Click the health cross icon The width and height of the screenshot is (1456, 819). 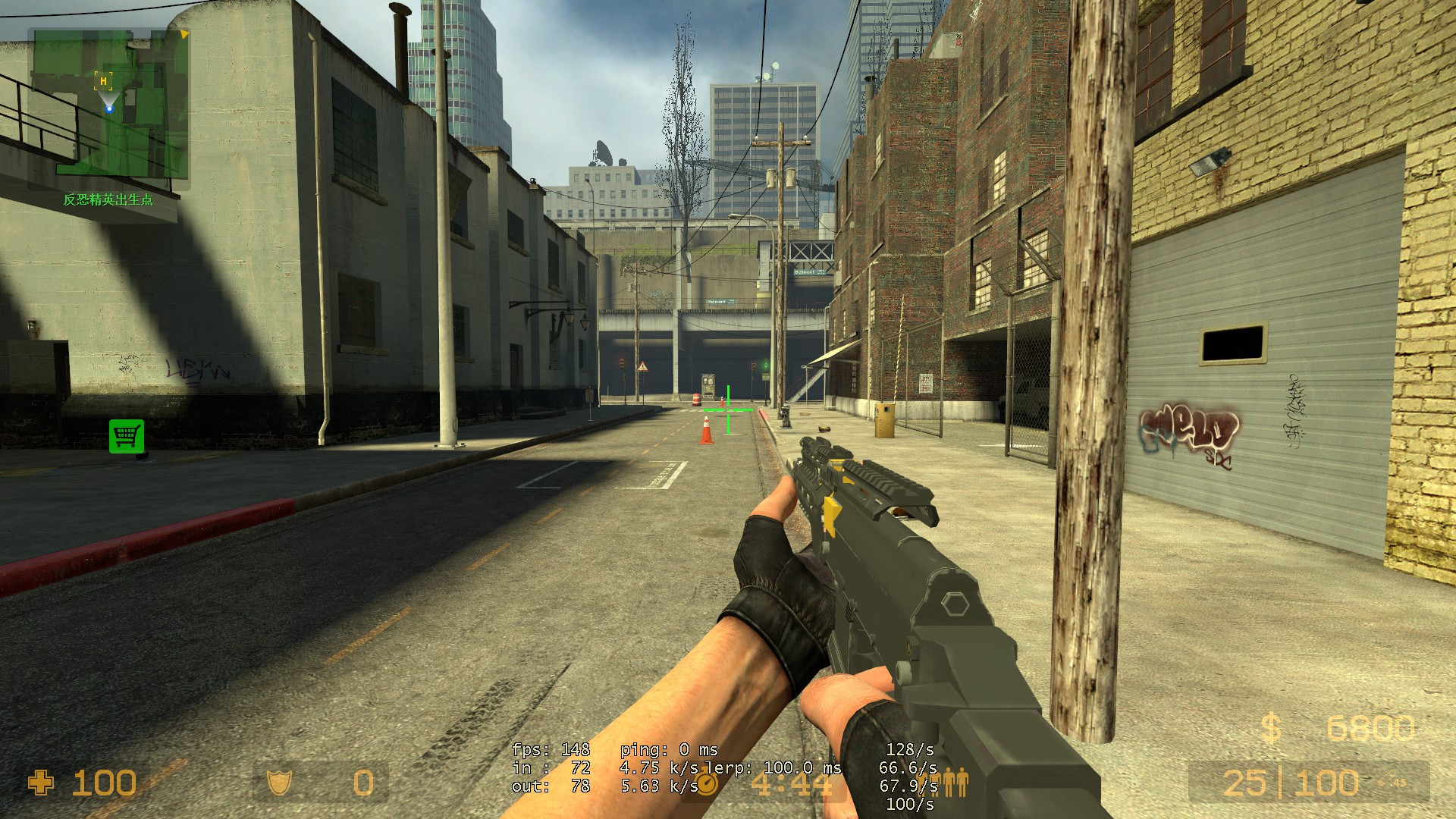(x=39, y=782)
